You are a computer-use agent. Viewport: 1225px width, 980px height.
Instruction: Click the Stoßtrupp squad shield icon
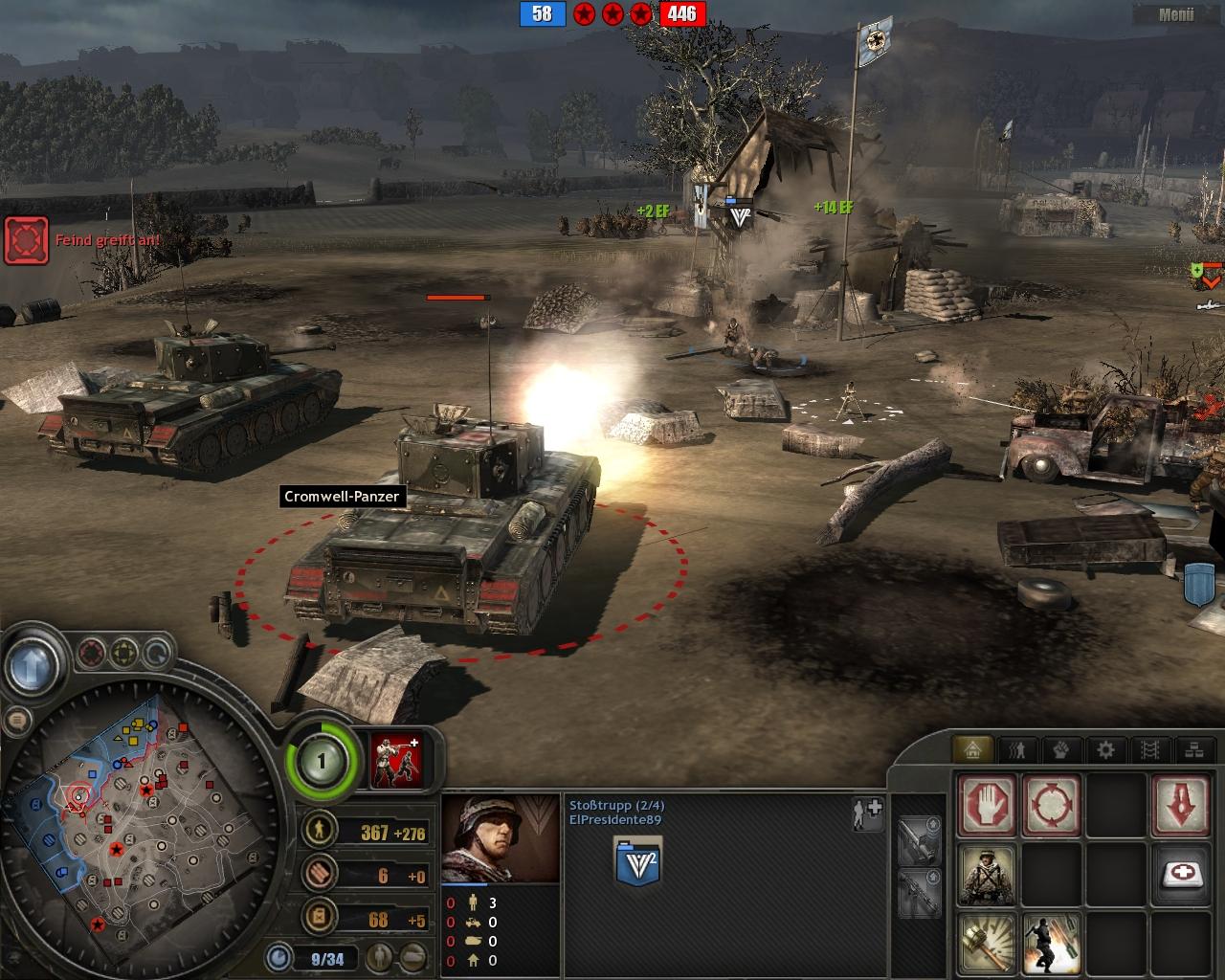coord(637,861)
